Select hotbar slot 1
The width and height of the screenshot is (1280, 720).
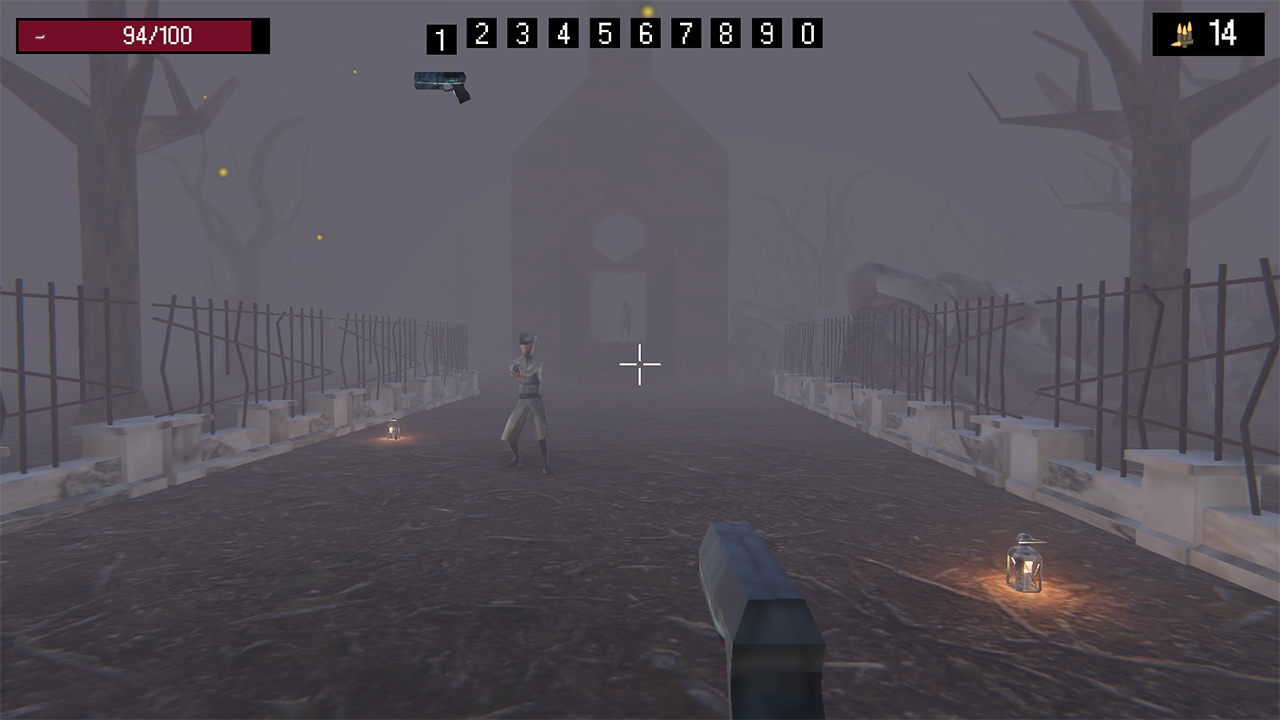pyautogui.click(x=441, y=35)
